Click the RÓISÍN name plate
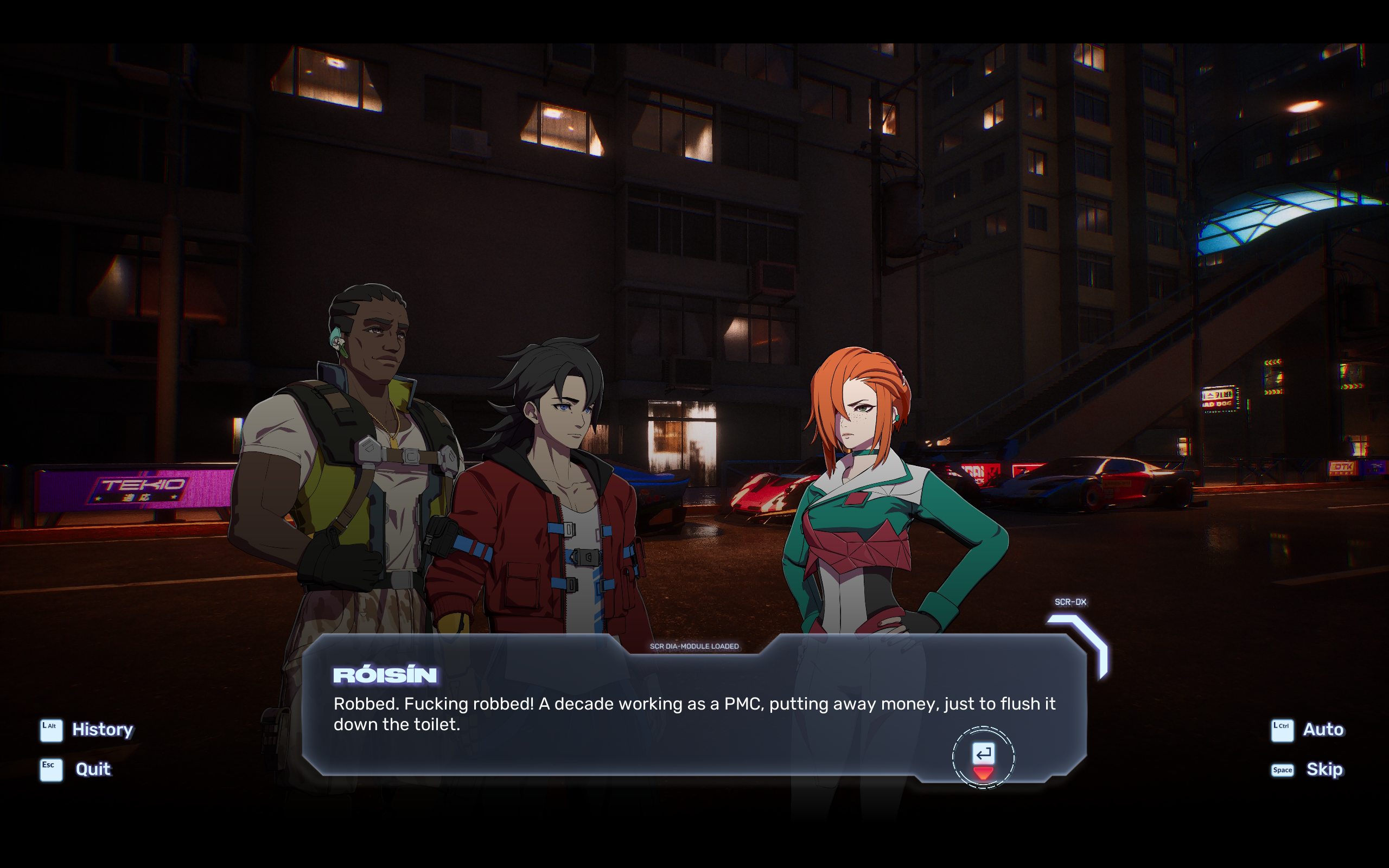 385,675
